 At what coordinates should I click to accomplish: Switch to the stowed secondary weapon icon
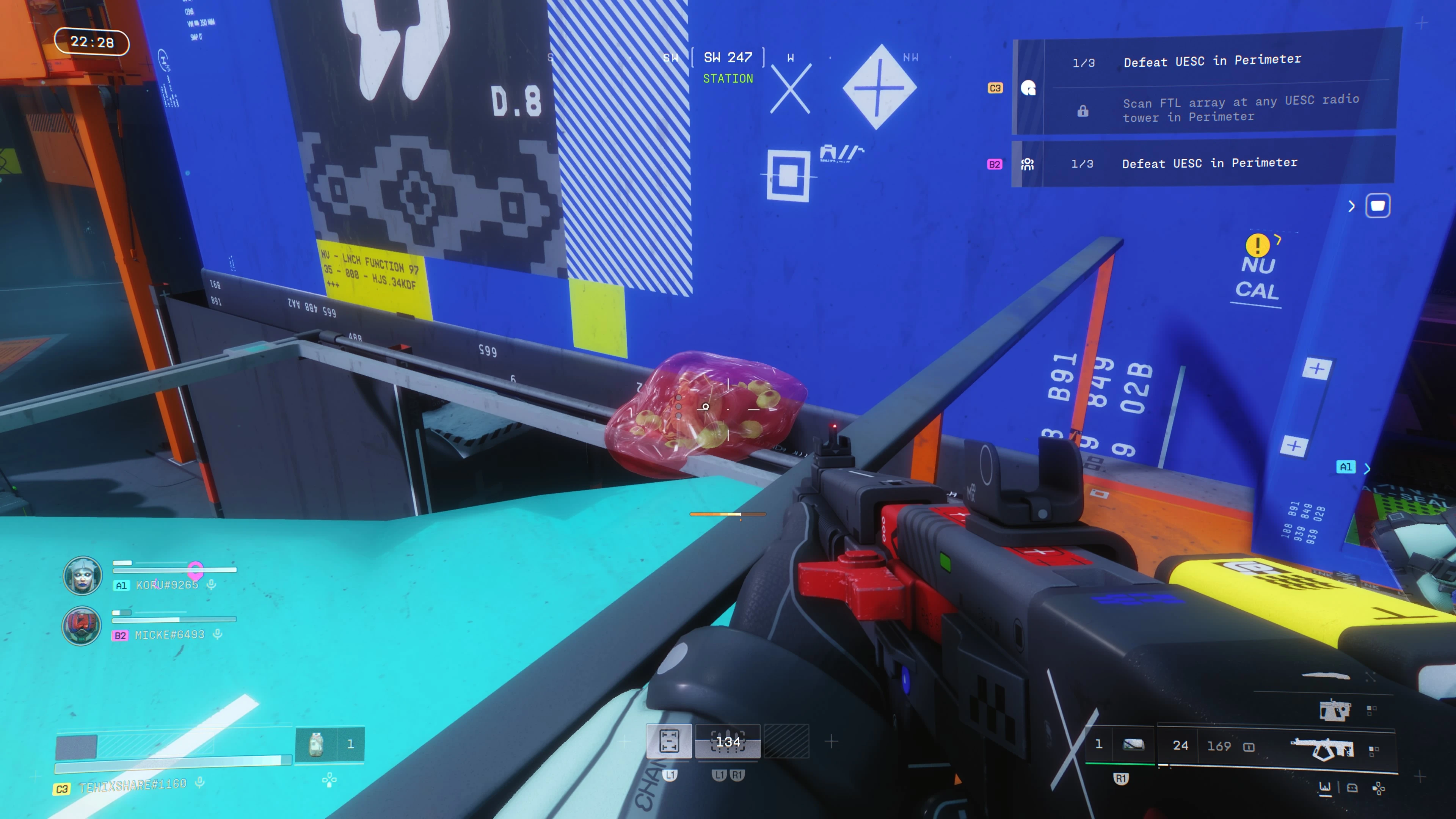click(x=1335, y=710)
